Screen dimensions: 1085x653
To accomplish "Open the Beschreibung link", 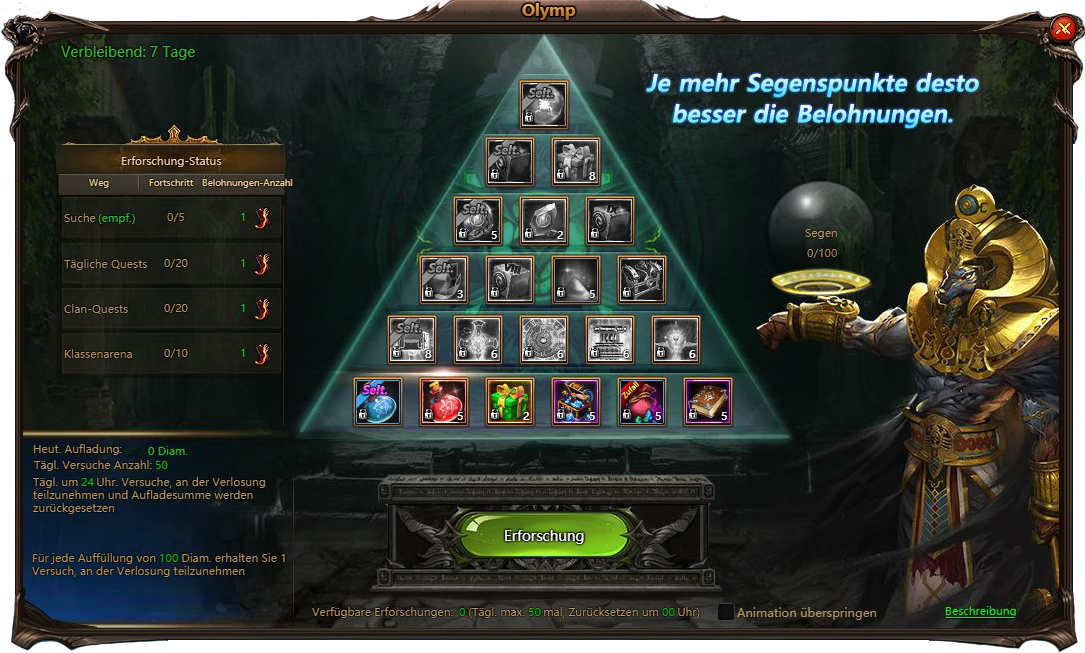I will [980, 611].
